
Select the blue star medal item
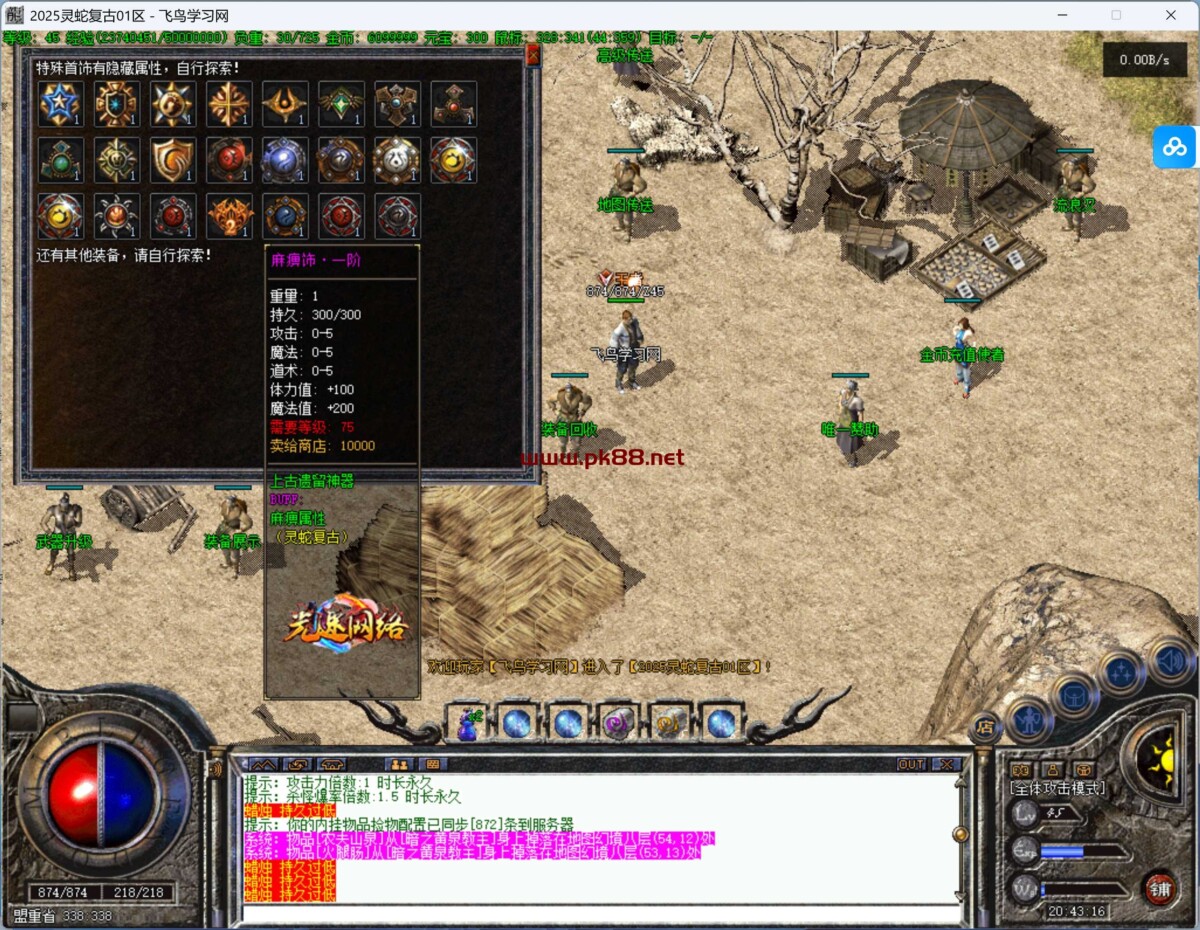tap(60, 104)
